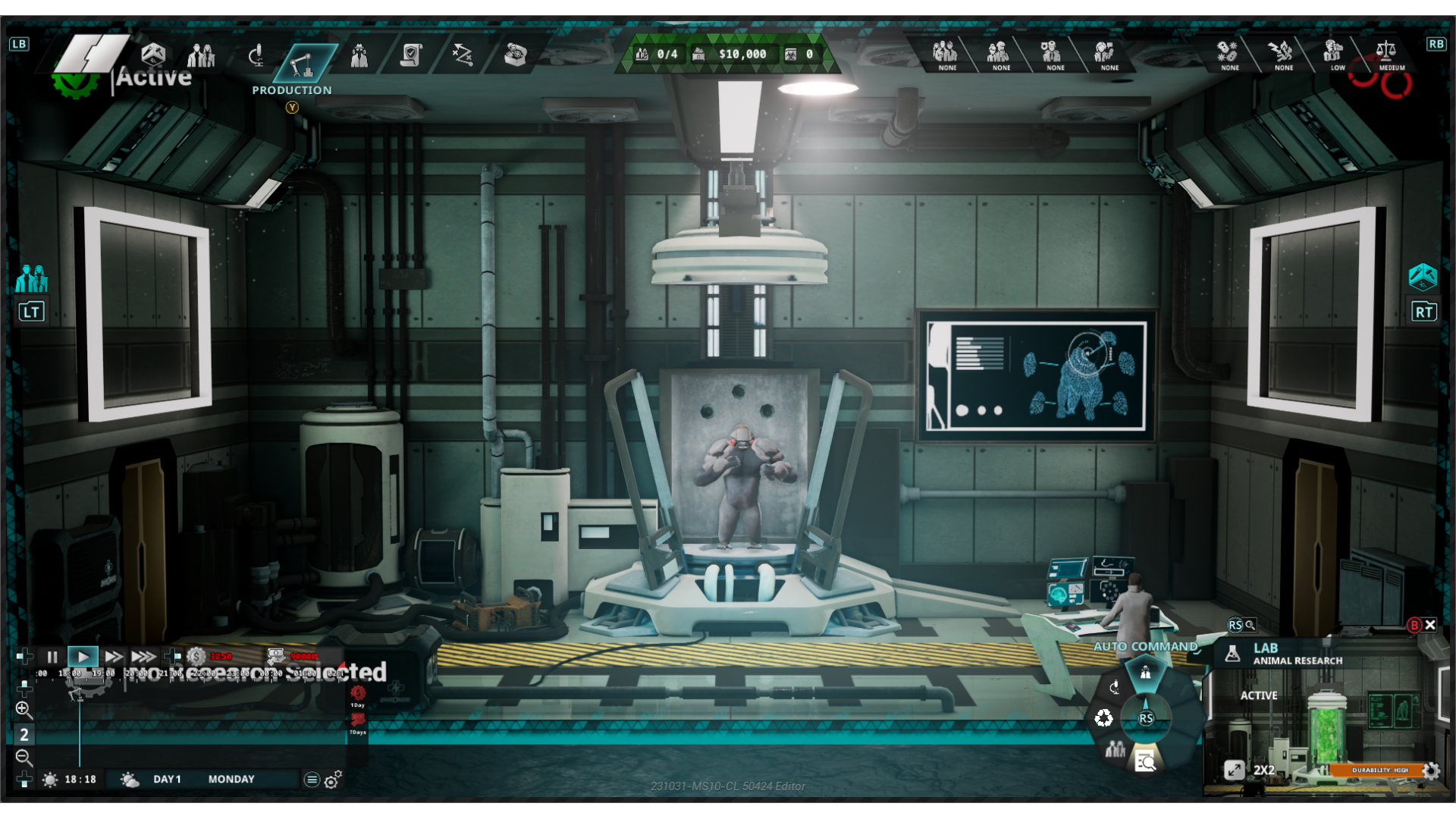Open the document scroll tab
Viewport: 1456px width, 819px height.
coord(411,55)
